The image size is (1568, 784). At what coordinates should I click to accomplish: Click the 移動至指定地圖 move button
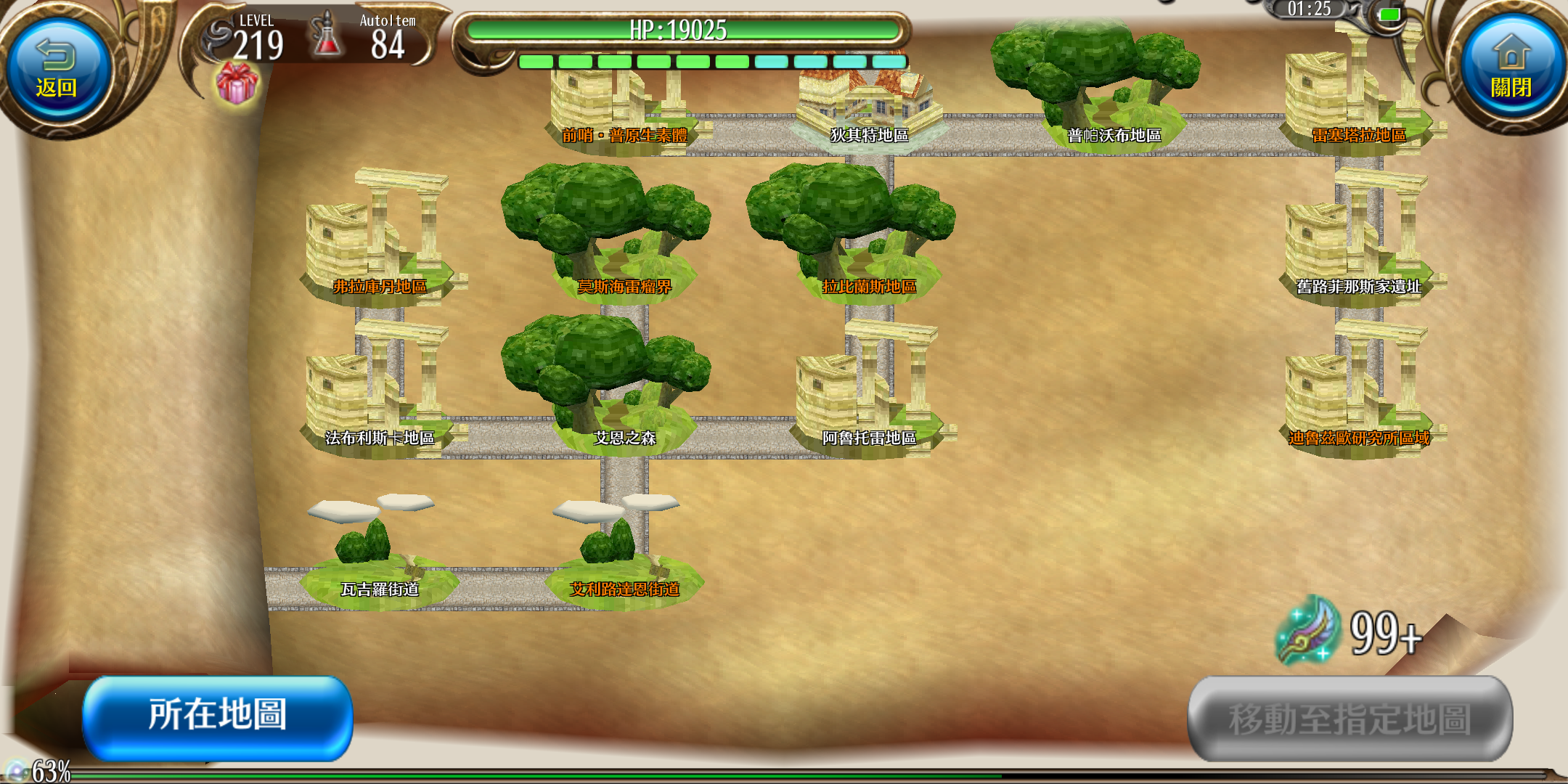coord(1349,719)
